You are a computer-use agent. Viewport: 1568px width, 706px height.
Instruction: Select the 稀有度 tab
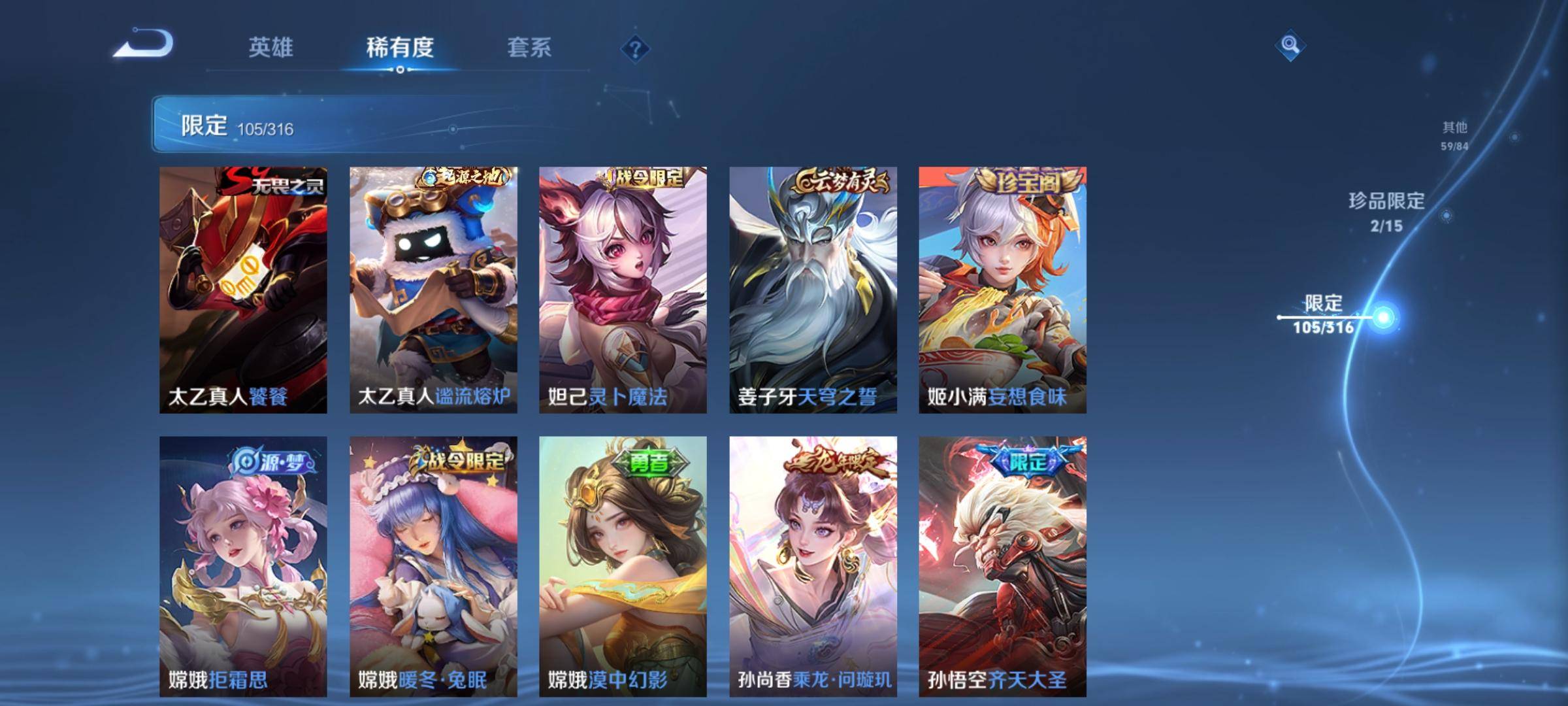(x=401, y=47)
